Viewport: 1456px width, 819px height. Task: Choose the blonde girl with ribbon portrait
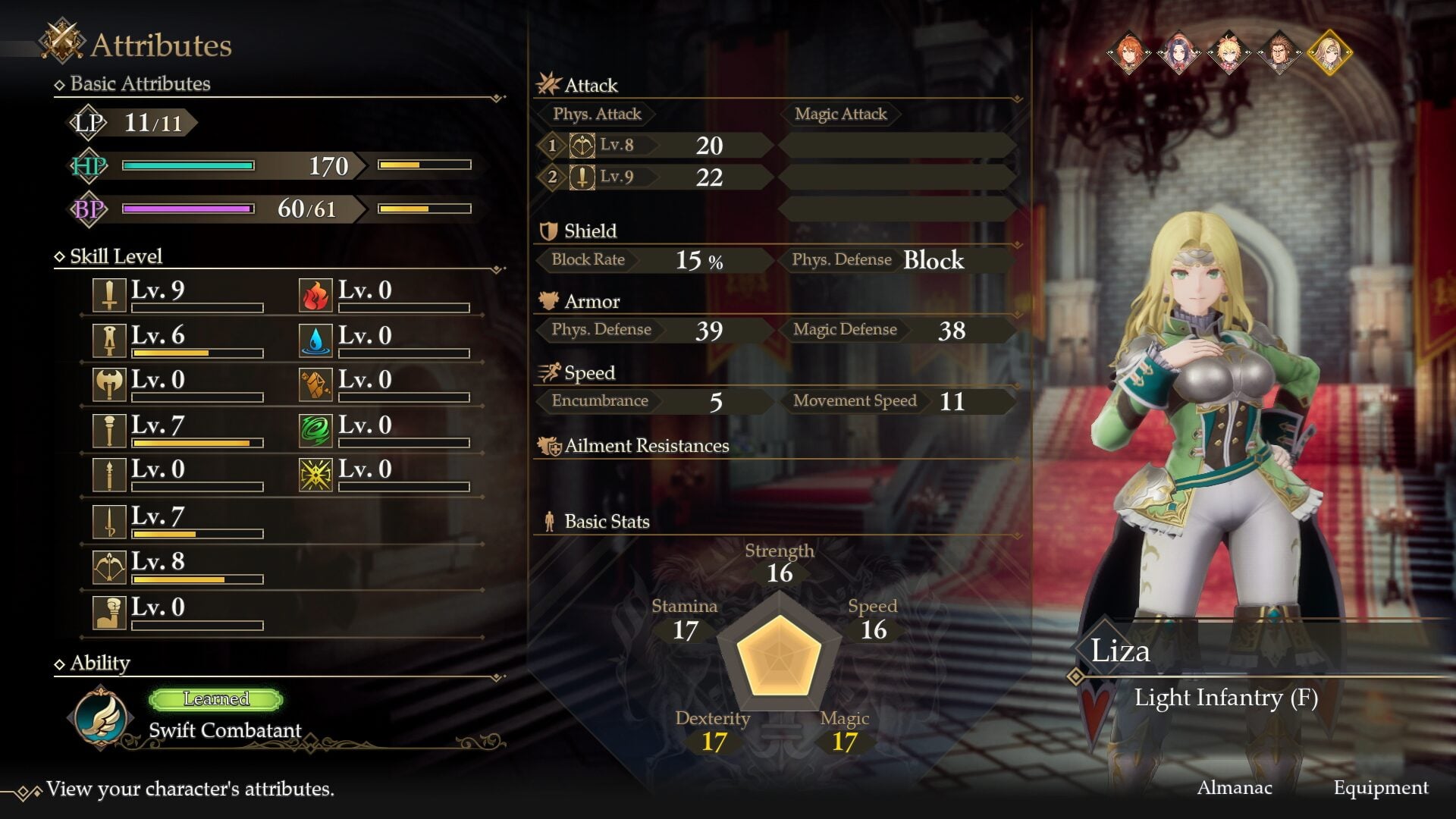pyautogui.click(x=1228, y=52)
